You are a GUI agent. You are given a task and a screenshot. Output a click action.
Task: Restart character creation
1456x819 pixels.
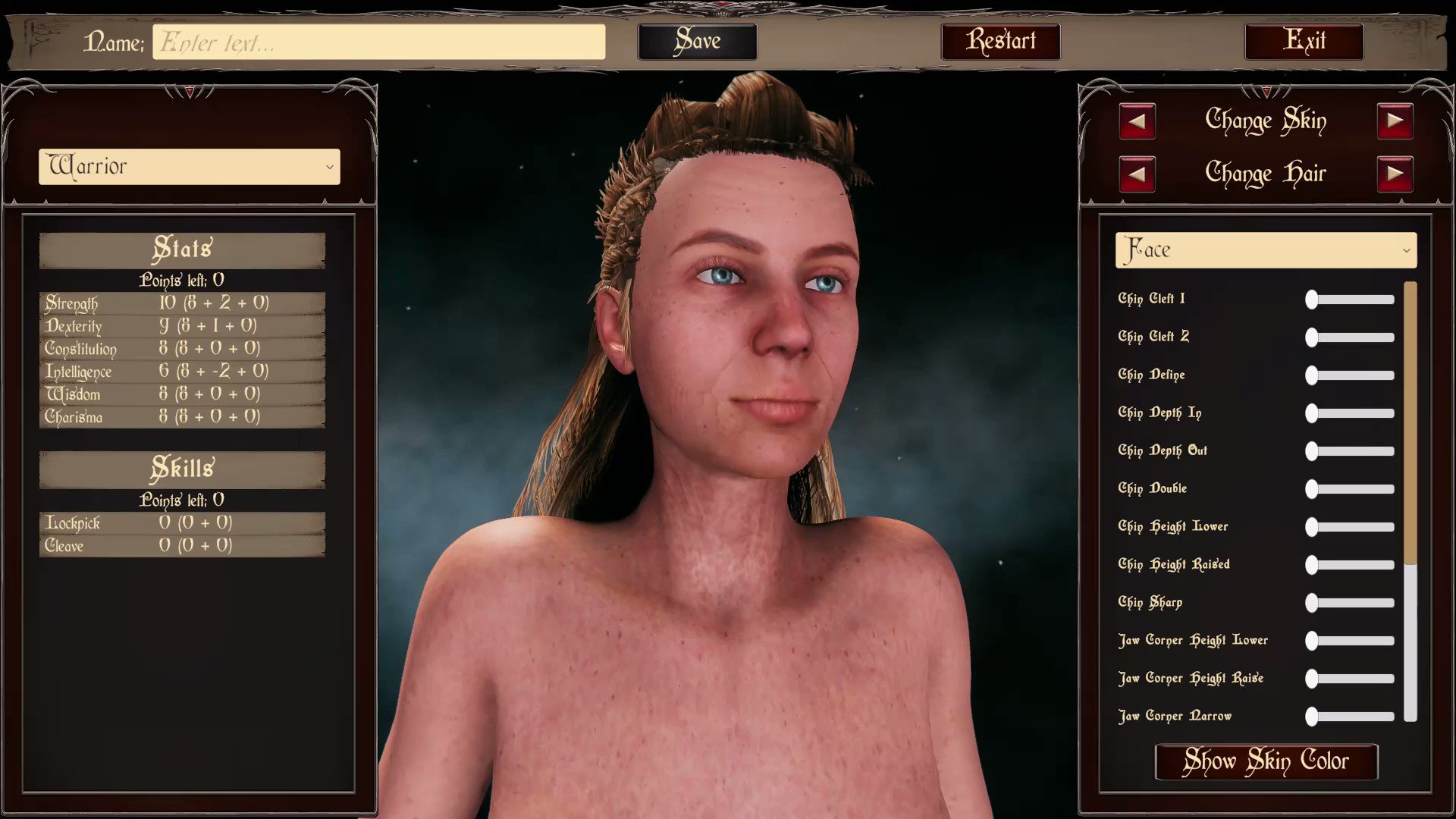pyautogui.click(x=999, y=41)
